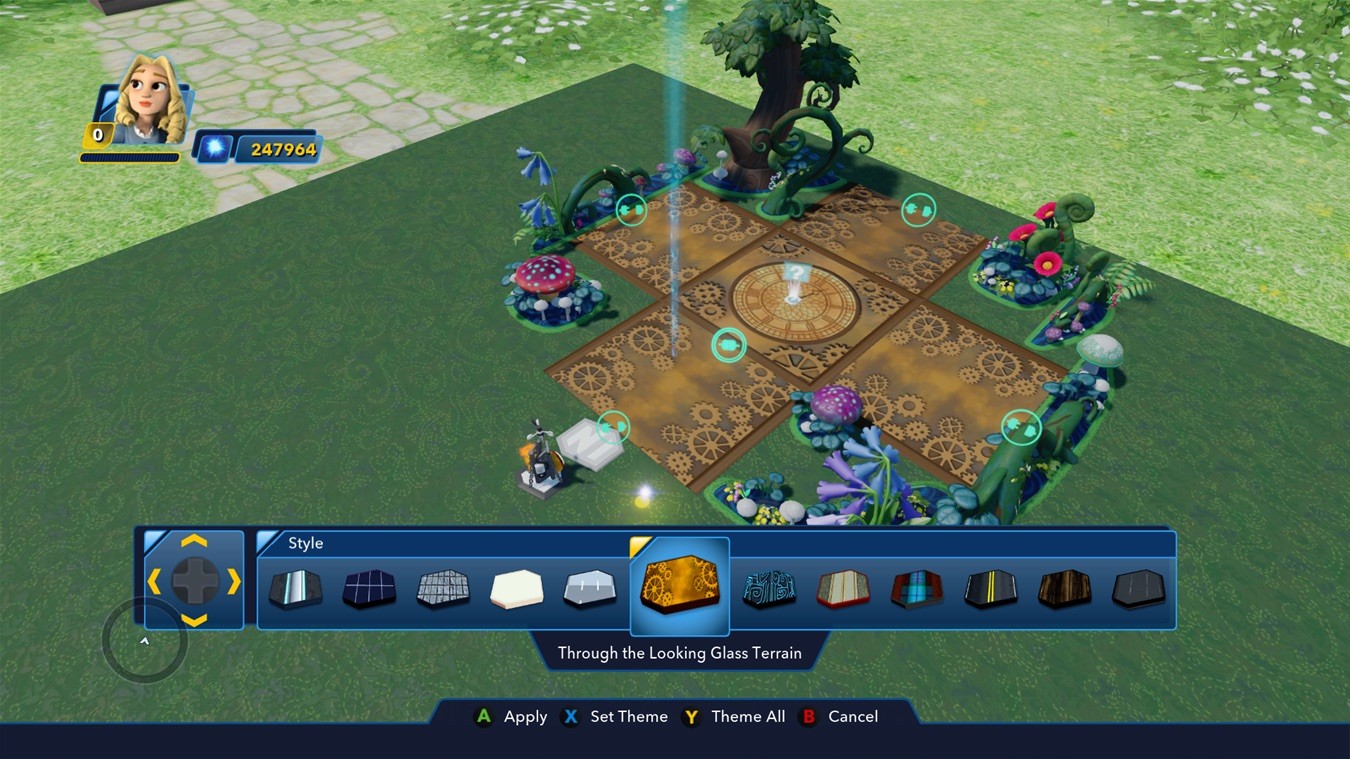This screenshot has height=759, width=1350.
Task: Choose the gray wireframe grid terrain style
Action: click(443, 589)
